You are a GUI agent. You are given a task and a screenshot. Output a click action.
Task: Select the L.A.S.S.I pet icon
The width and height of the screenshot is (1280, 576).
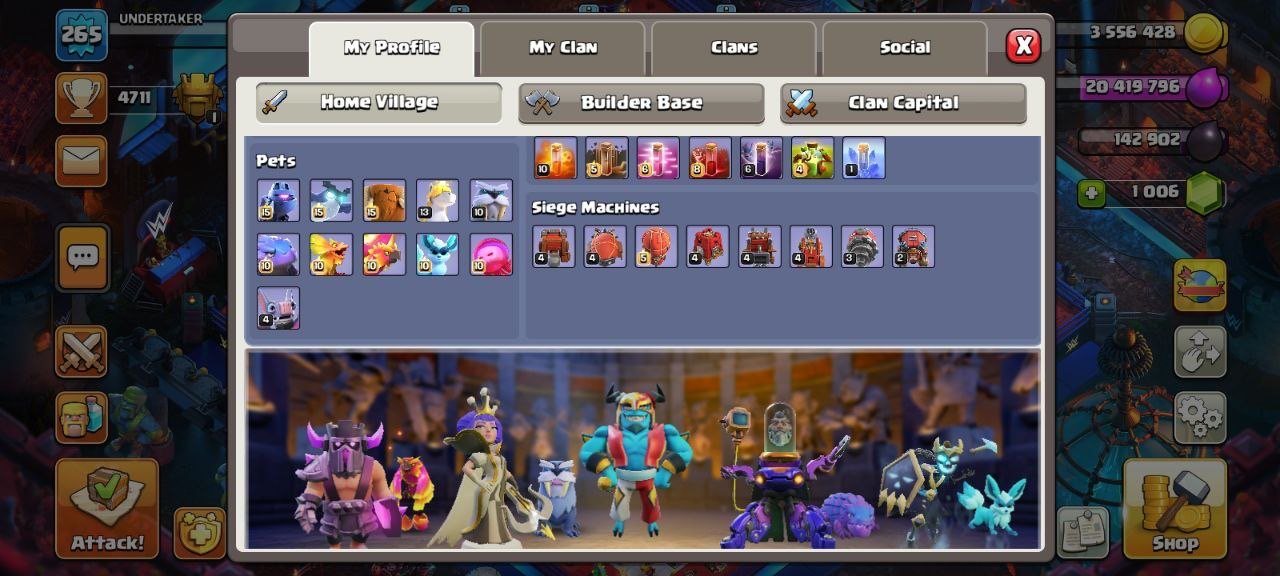click(x=278, y=200)
